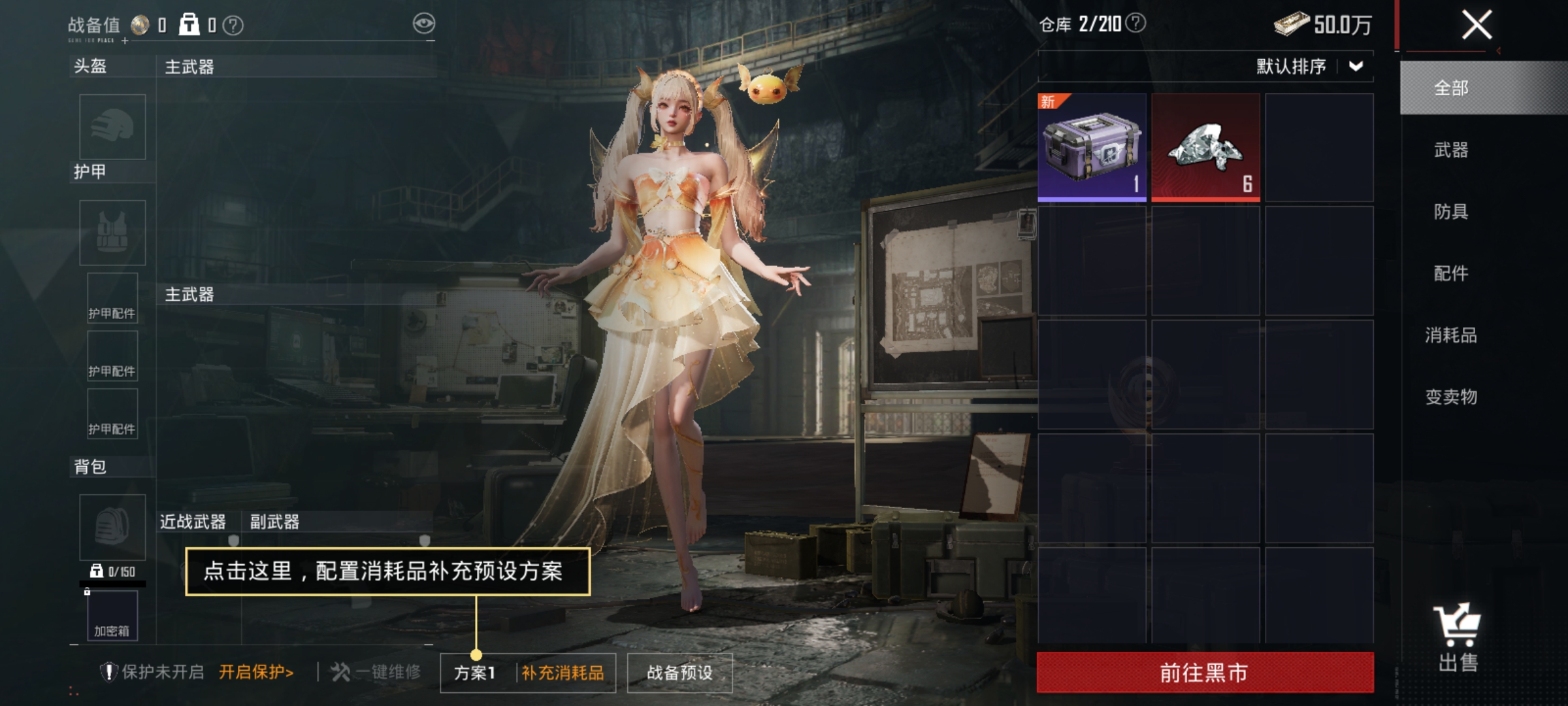Select the 护甲 armor vest slot

pos(112,233)
